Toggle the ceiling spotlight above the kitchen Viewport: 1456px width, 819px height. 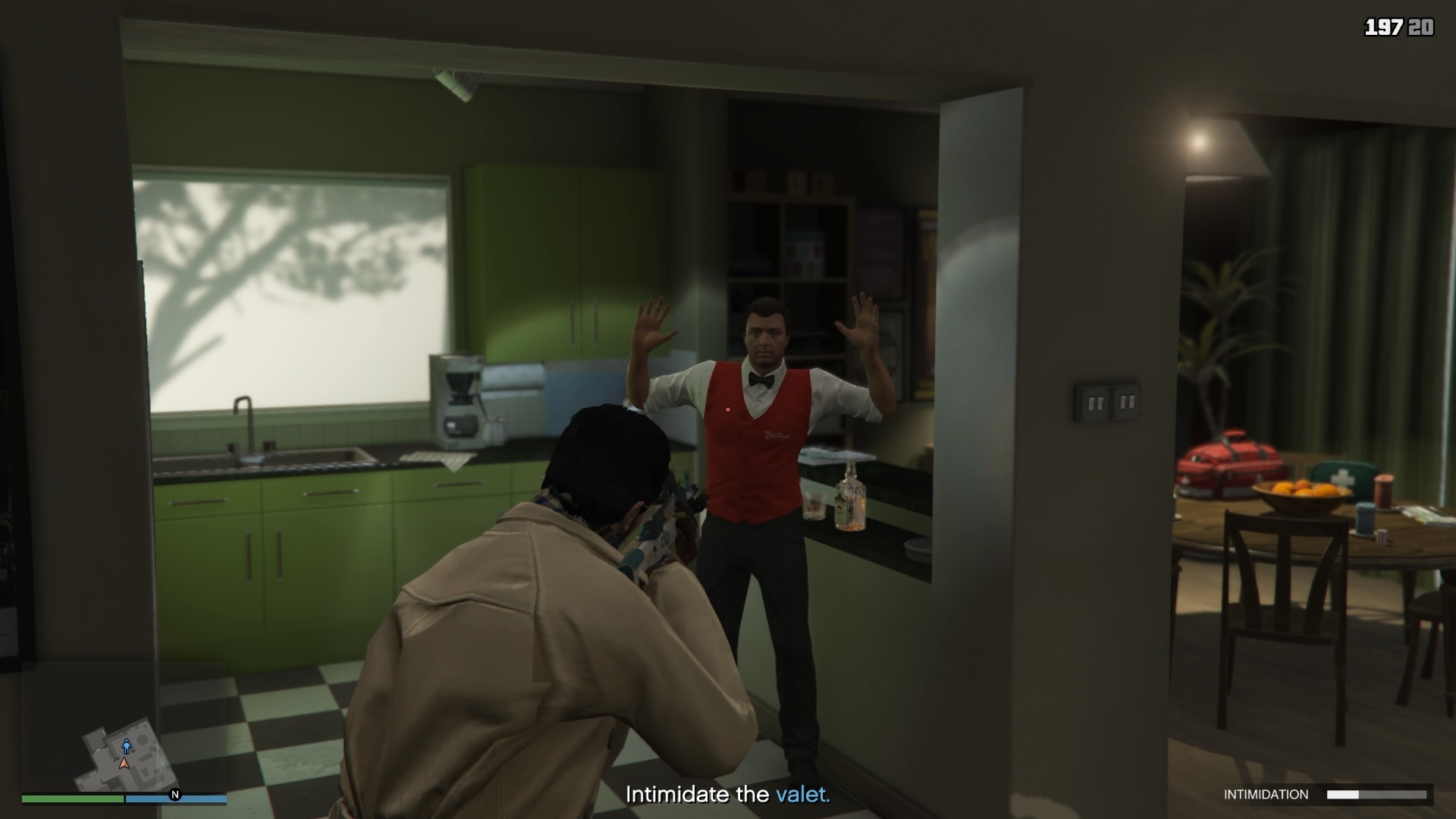coord(453,83)
